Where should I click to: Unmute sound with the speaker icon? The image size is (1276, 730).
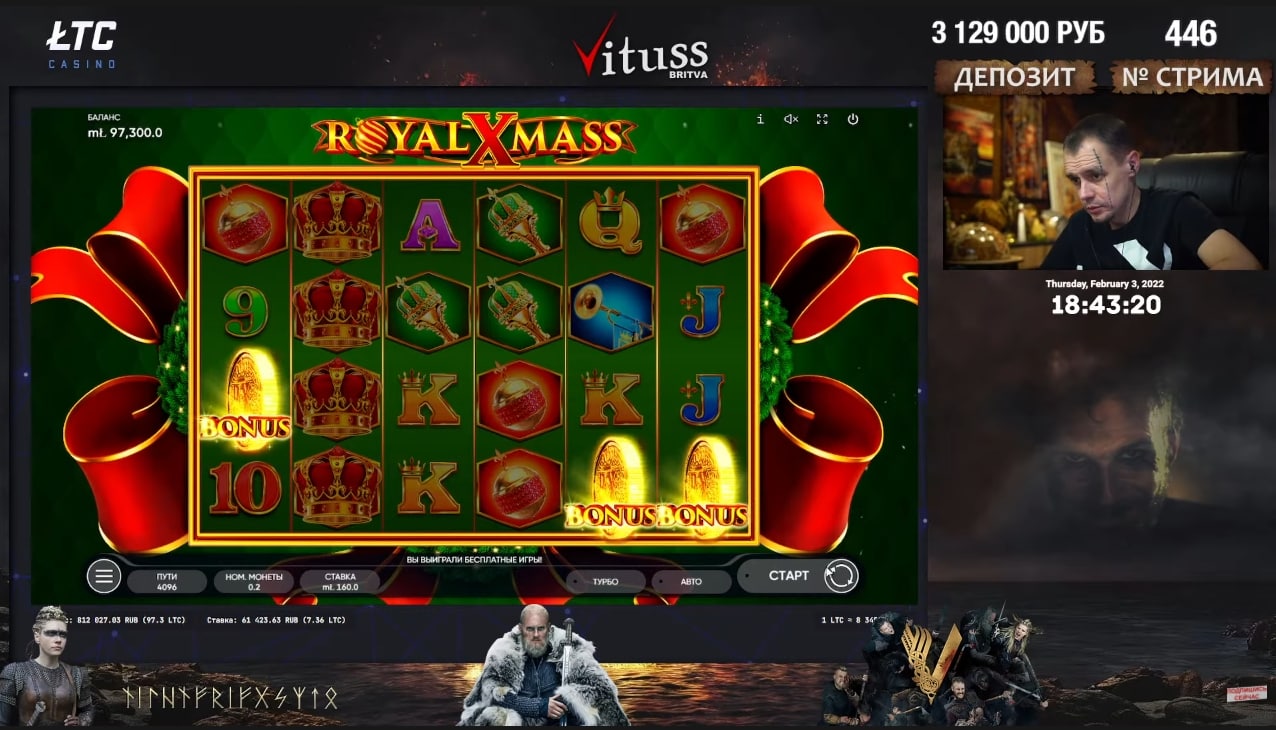coord(791,119)
